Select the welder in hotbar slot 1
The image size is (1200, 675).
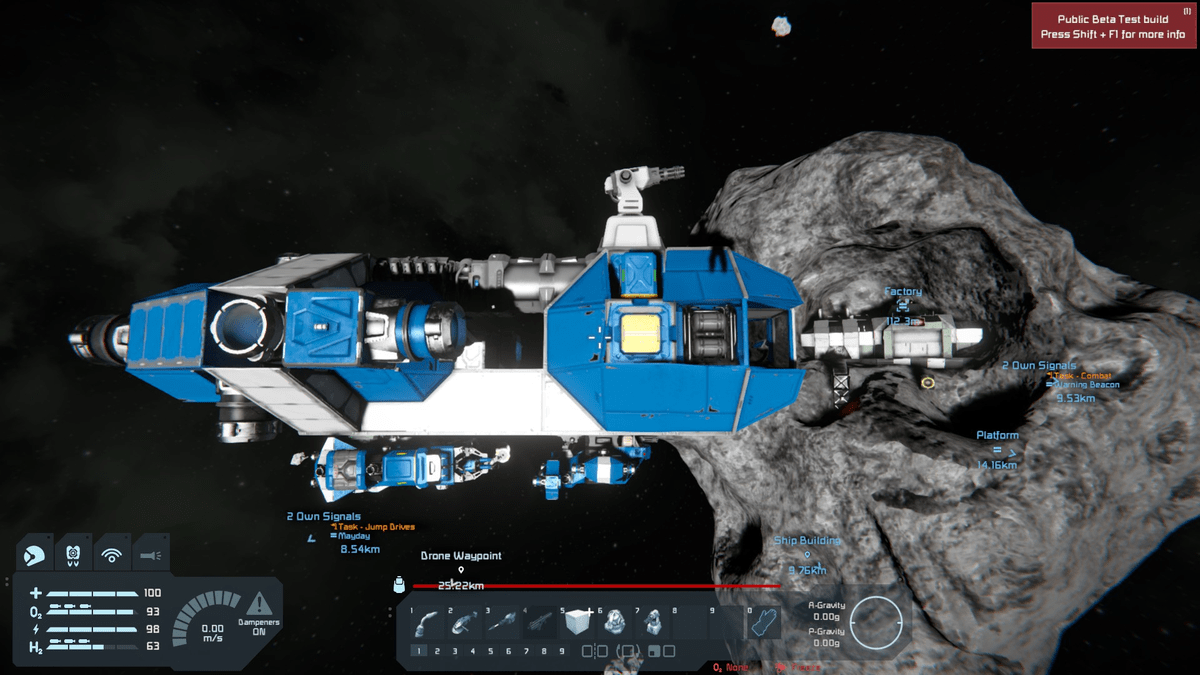tap(427, 623)
